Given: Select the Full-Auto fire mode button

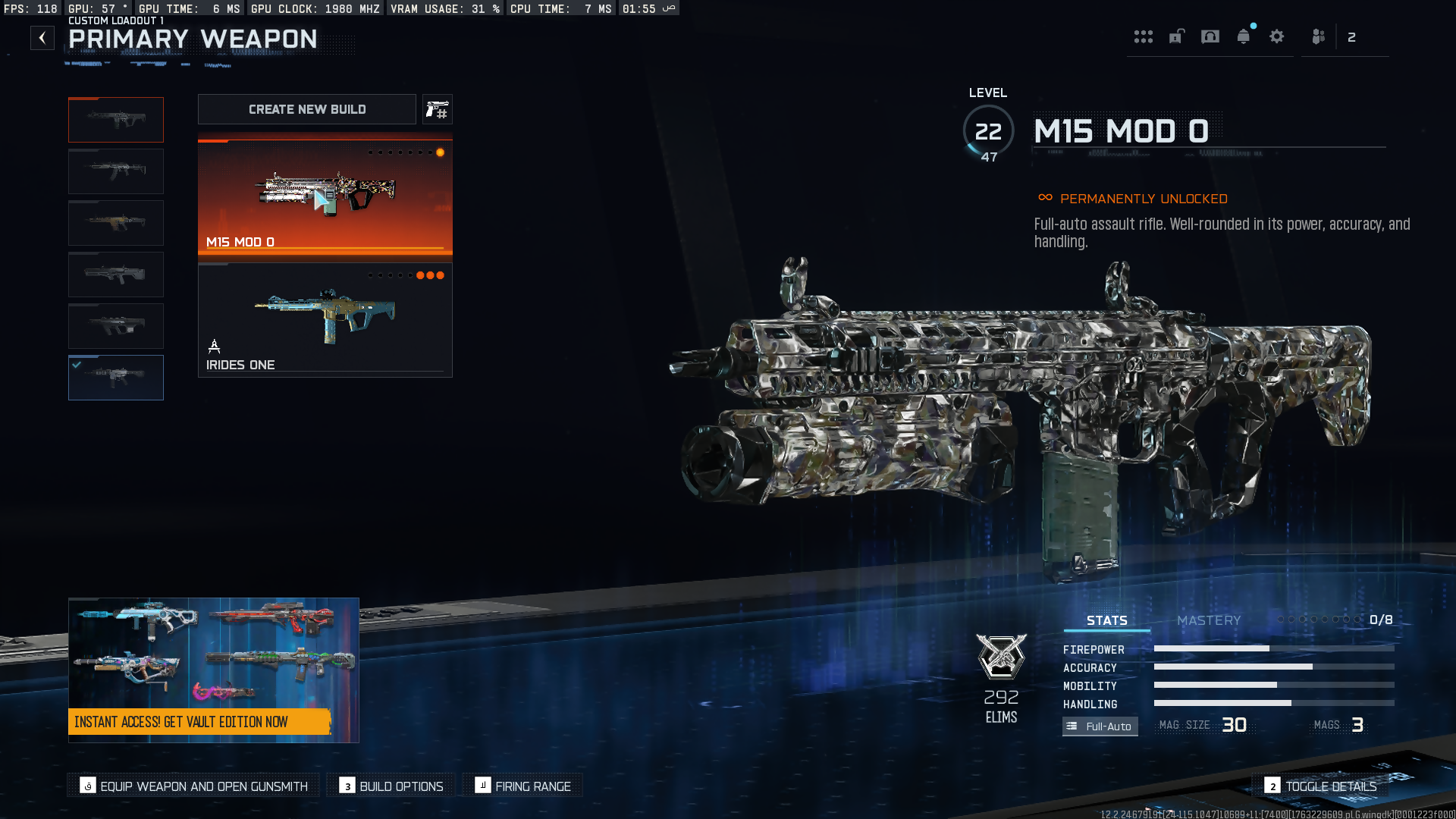Looking at the screenshot, I should click(1100, 726).
